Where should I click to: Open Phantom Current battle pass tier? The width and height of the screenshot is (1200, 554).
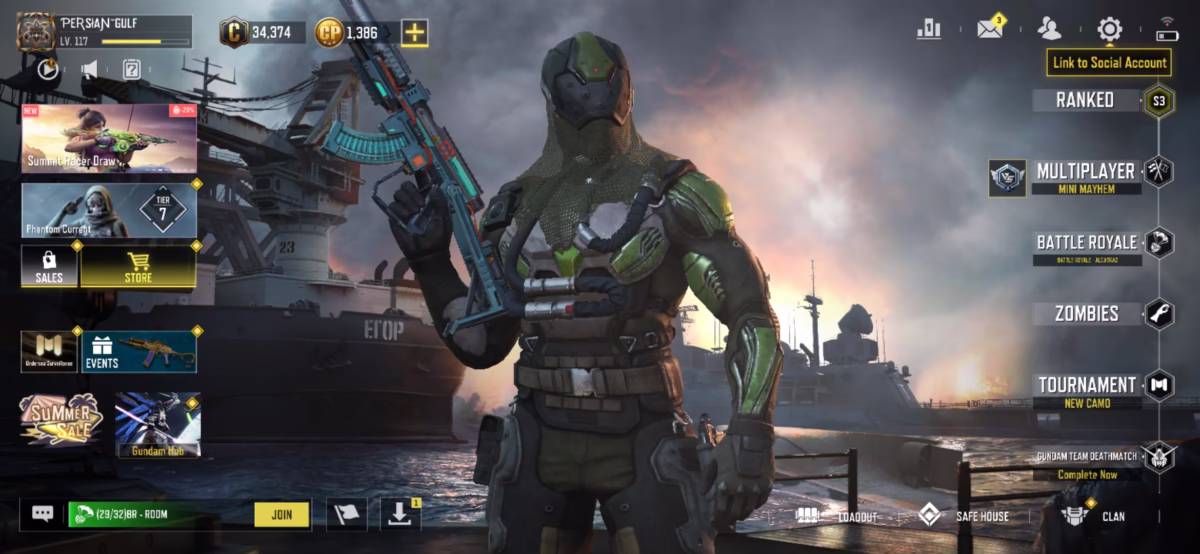point(109,210)
